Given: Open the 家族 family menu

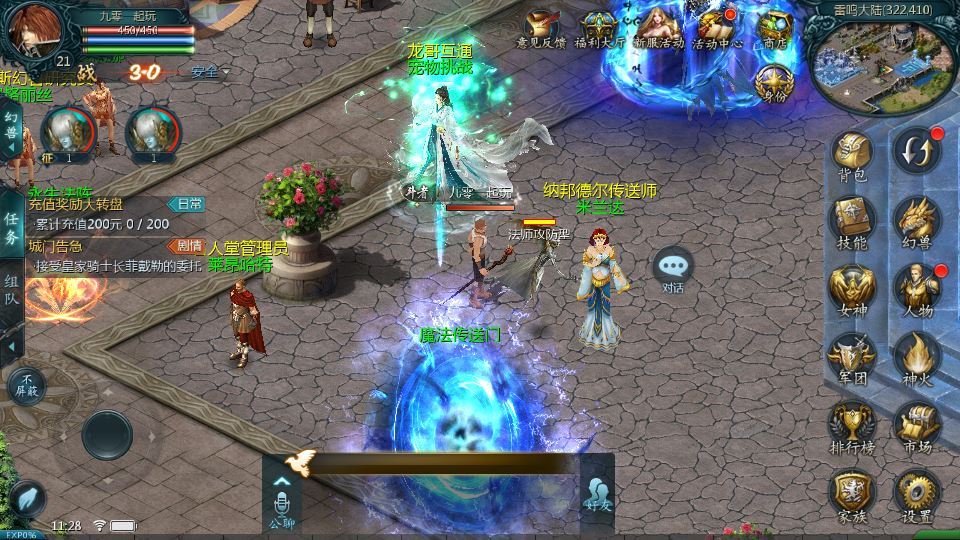Looking at the screenshot, I should point(853,493).
